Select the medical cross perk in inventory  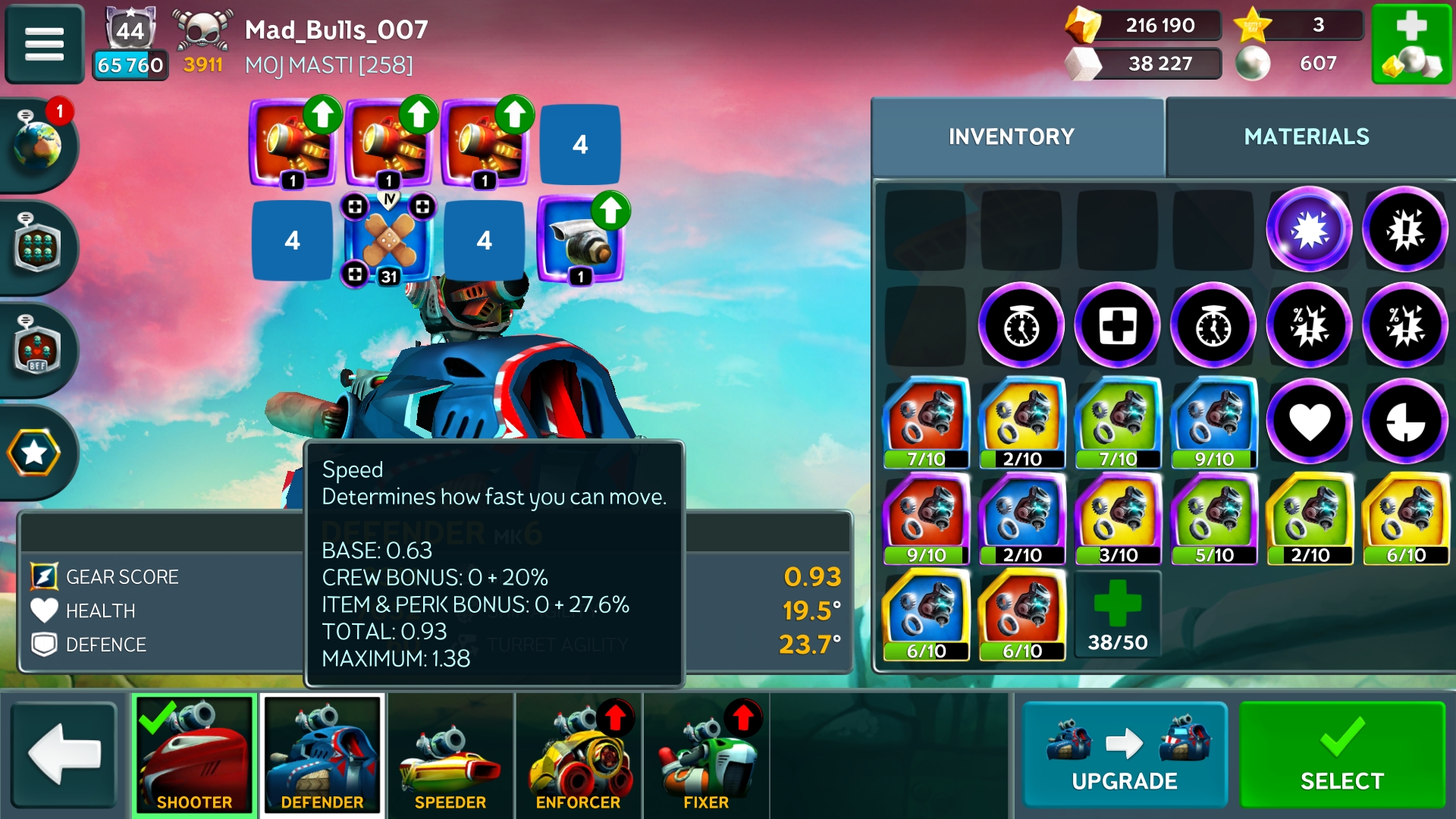point(1118,326)
